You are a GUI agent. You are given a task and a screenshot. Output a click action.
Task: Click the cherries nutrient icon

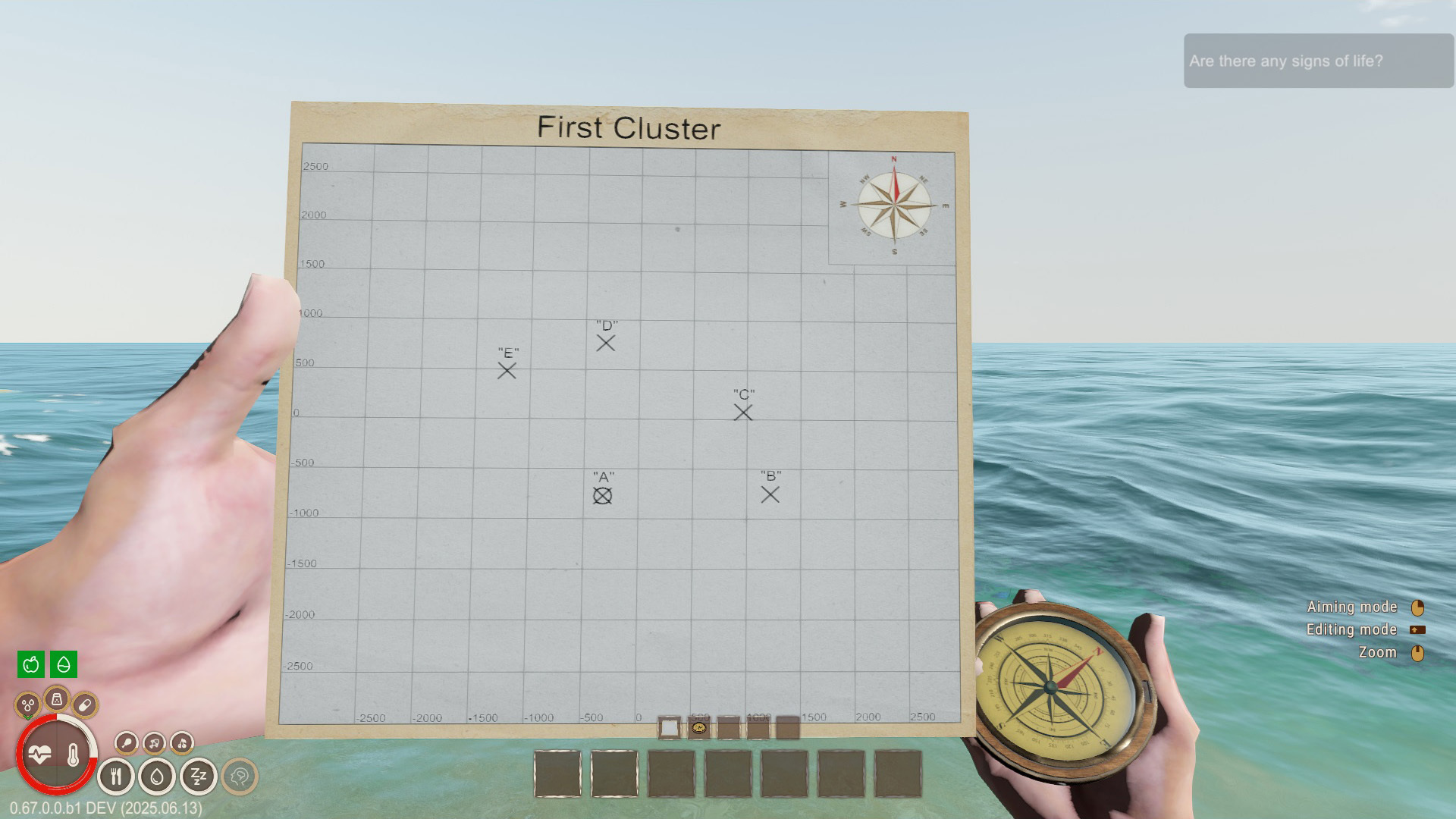182,745
